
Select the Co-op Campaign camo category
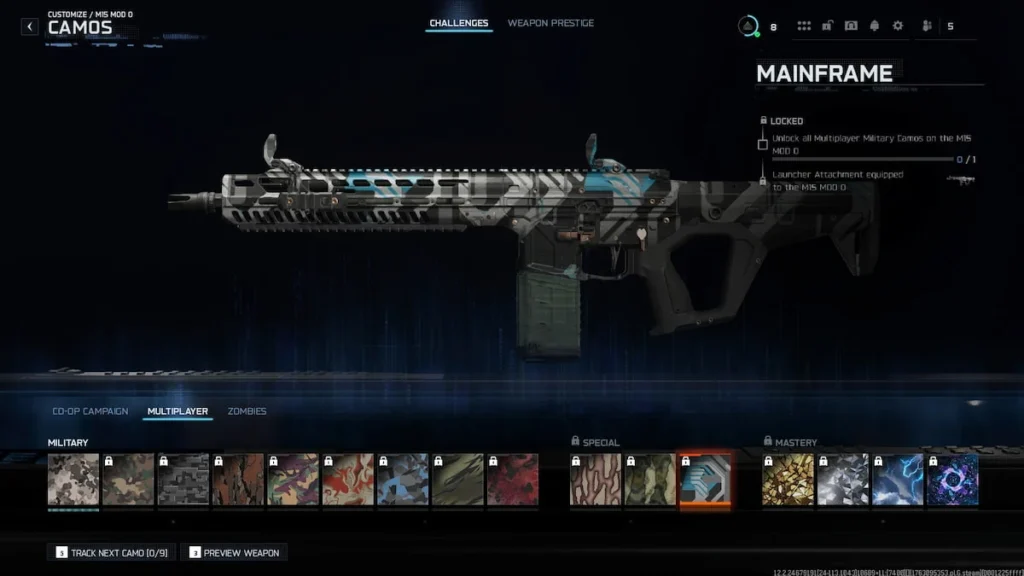pos(90,411)
